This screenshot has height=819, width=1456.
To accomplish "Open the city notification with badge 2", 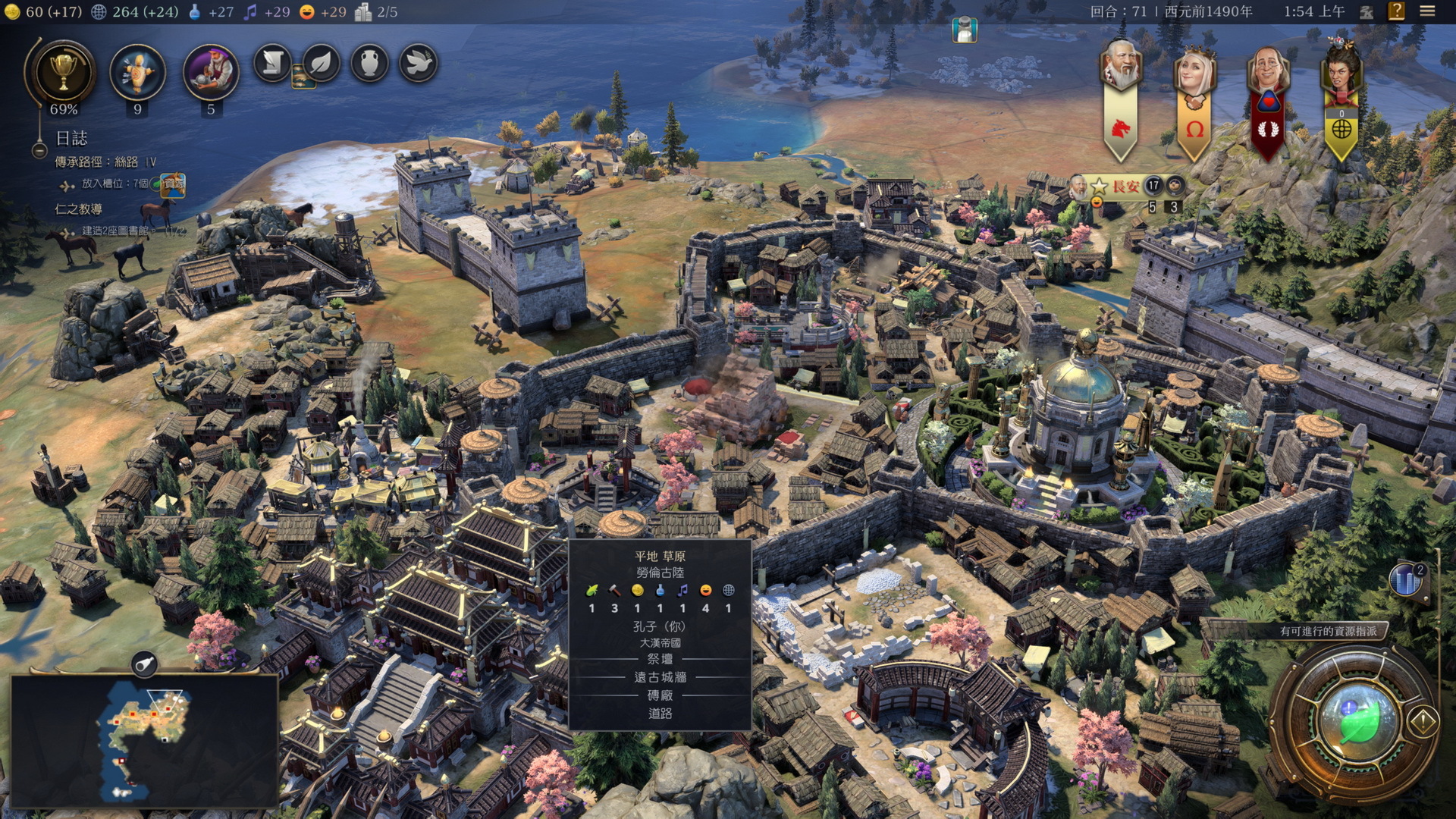I will (1407, 580).
